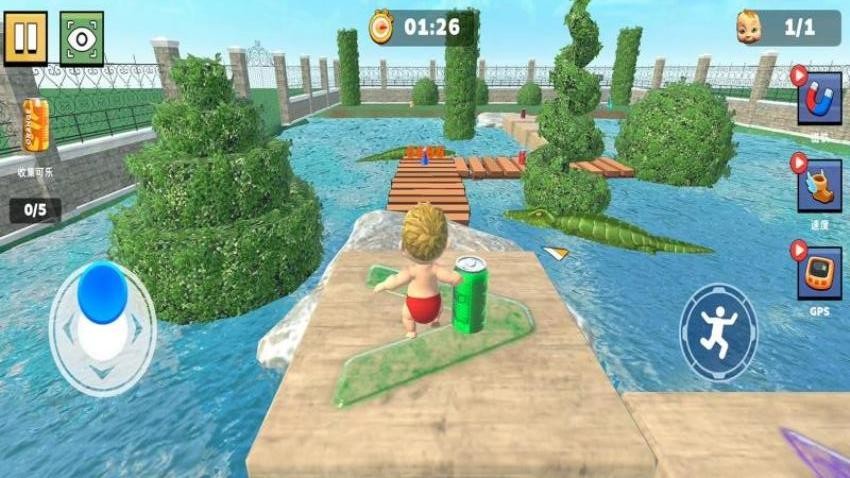Use the winged boot speed boost
Viewport: 850px width, 478px height.
click(819, 185)
